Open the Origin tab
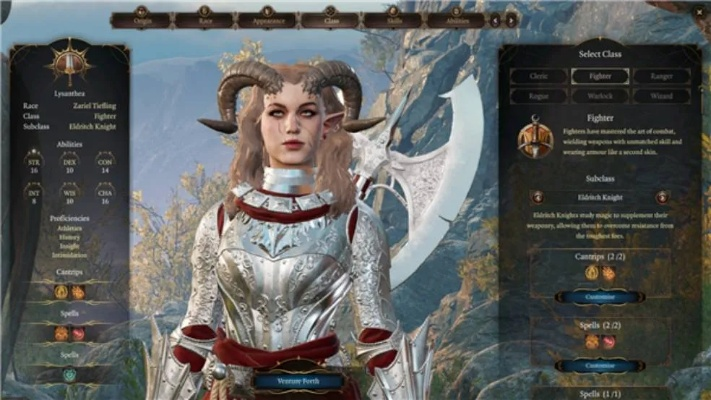Screen dimensions: 711x400 click(141, 19)
